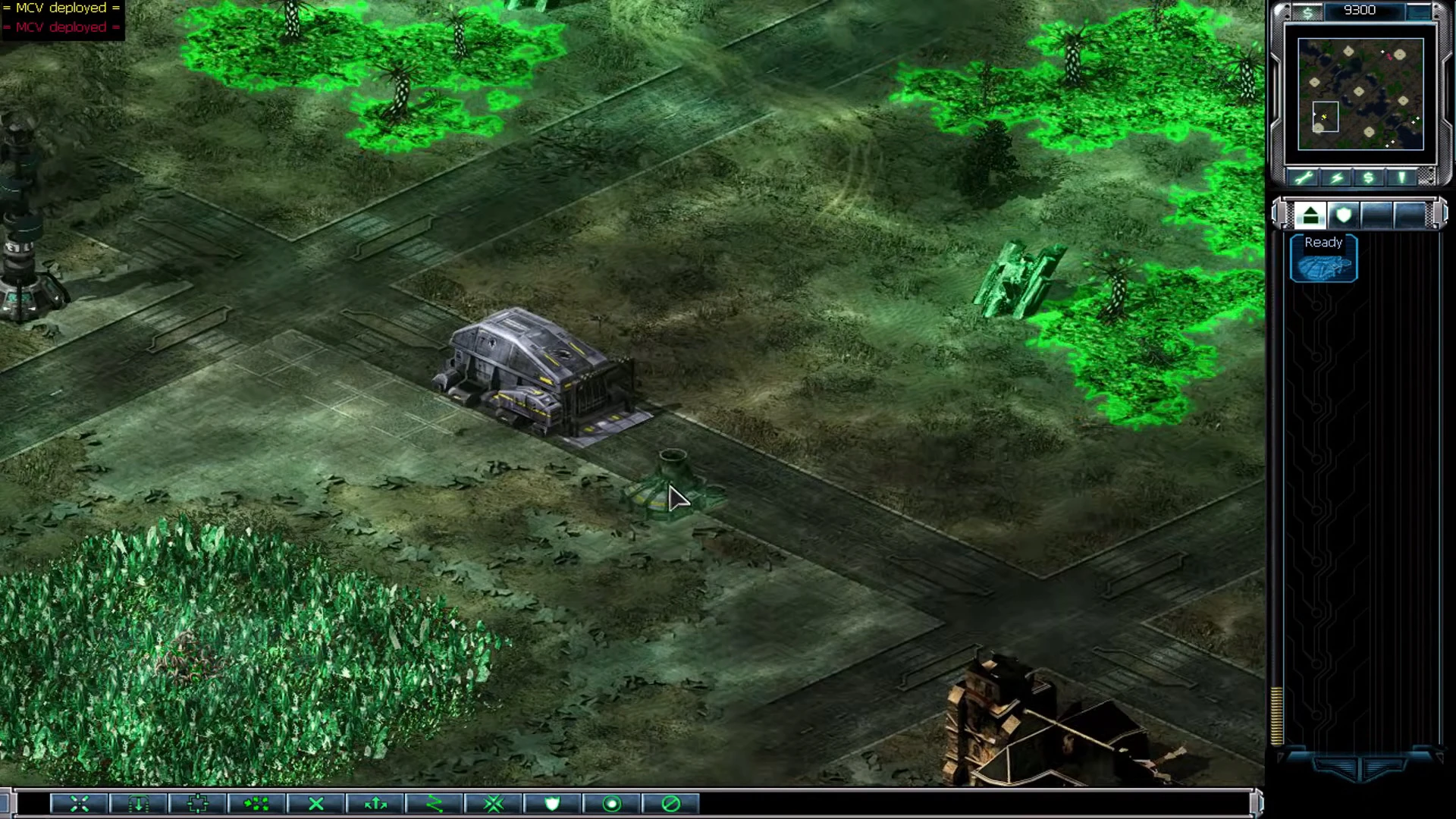Screen dimensions: 1456x819
Task: Click the radar minimap to jump the view
Action: [x=1361, y=95]
